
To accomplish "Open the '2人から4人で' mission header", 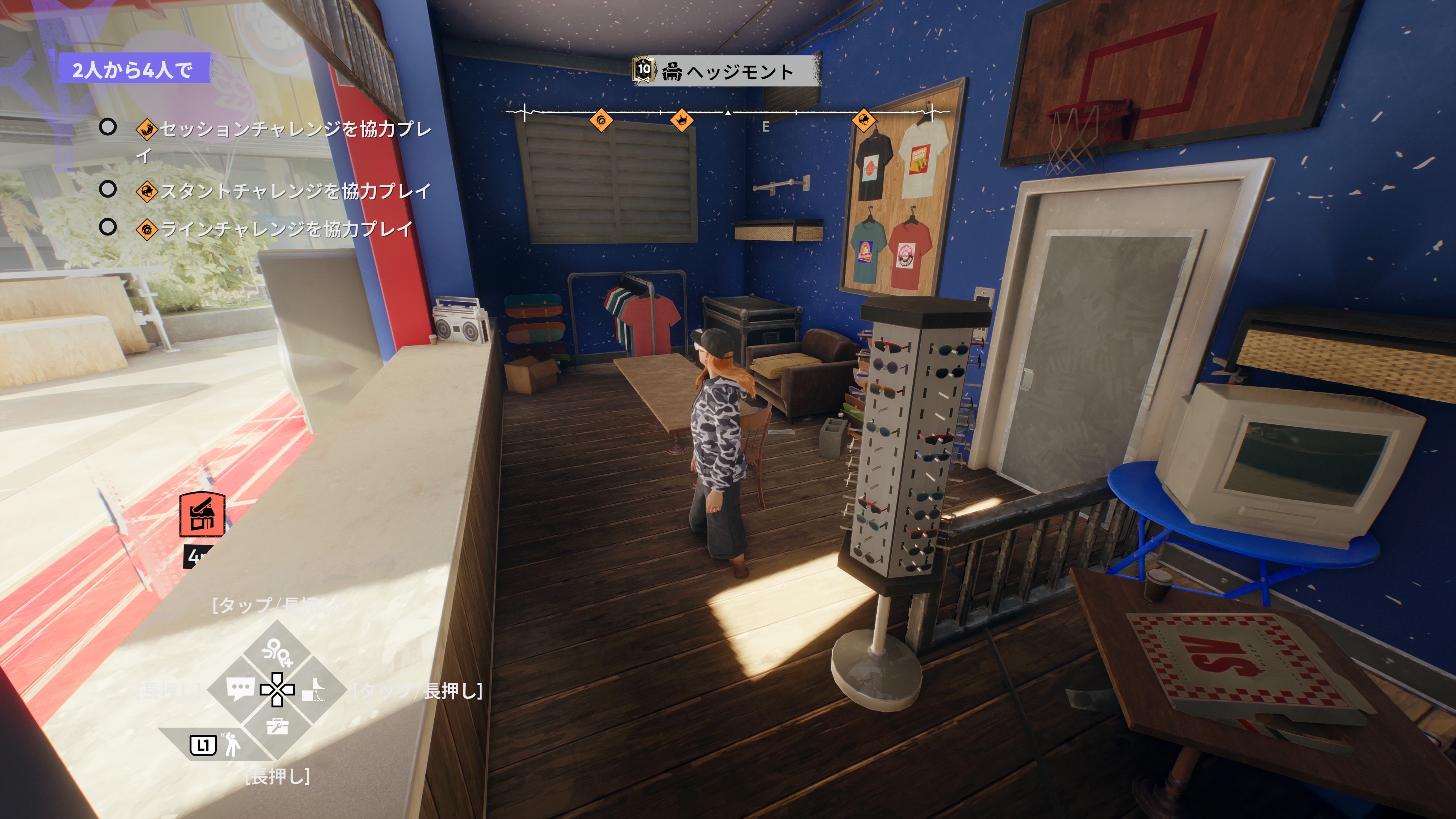I will coord(133,69).
